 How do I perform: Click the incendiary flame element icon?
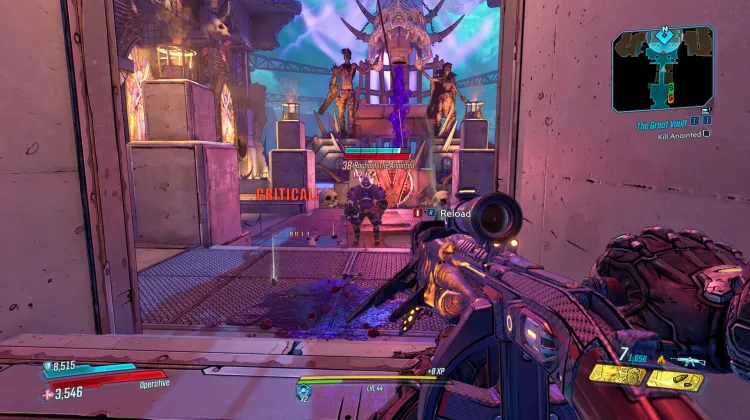(662, 359)
